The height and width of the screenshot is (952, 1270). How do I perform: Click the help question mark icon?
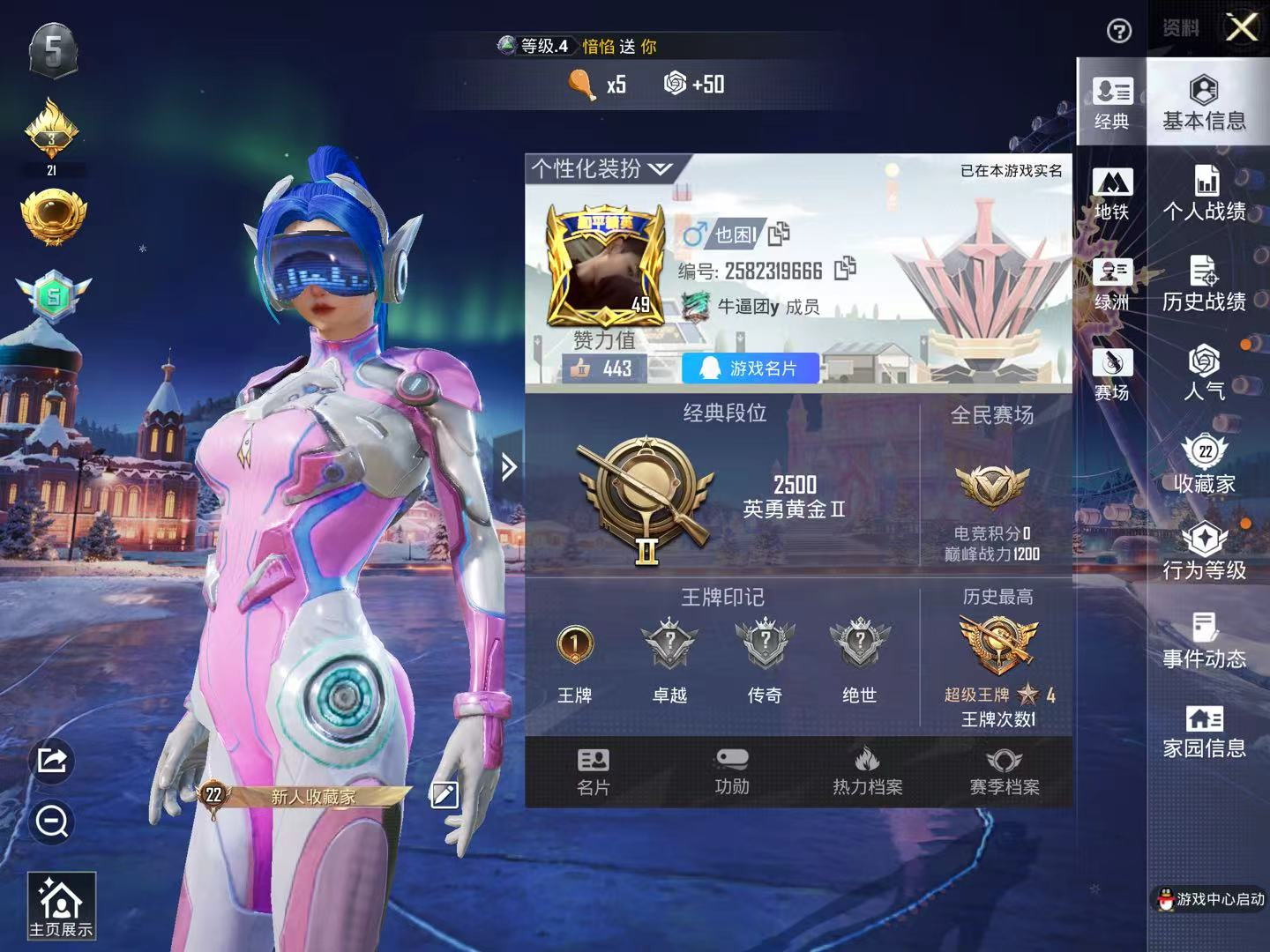click(1118, 32)
